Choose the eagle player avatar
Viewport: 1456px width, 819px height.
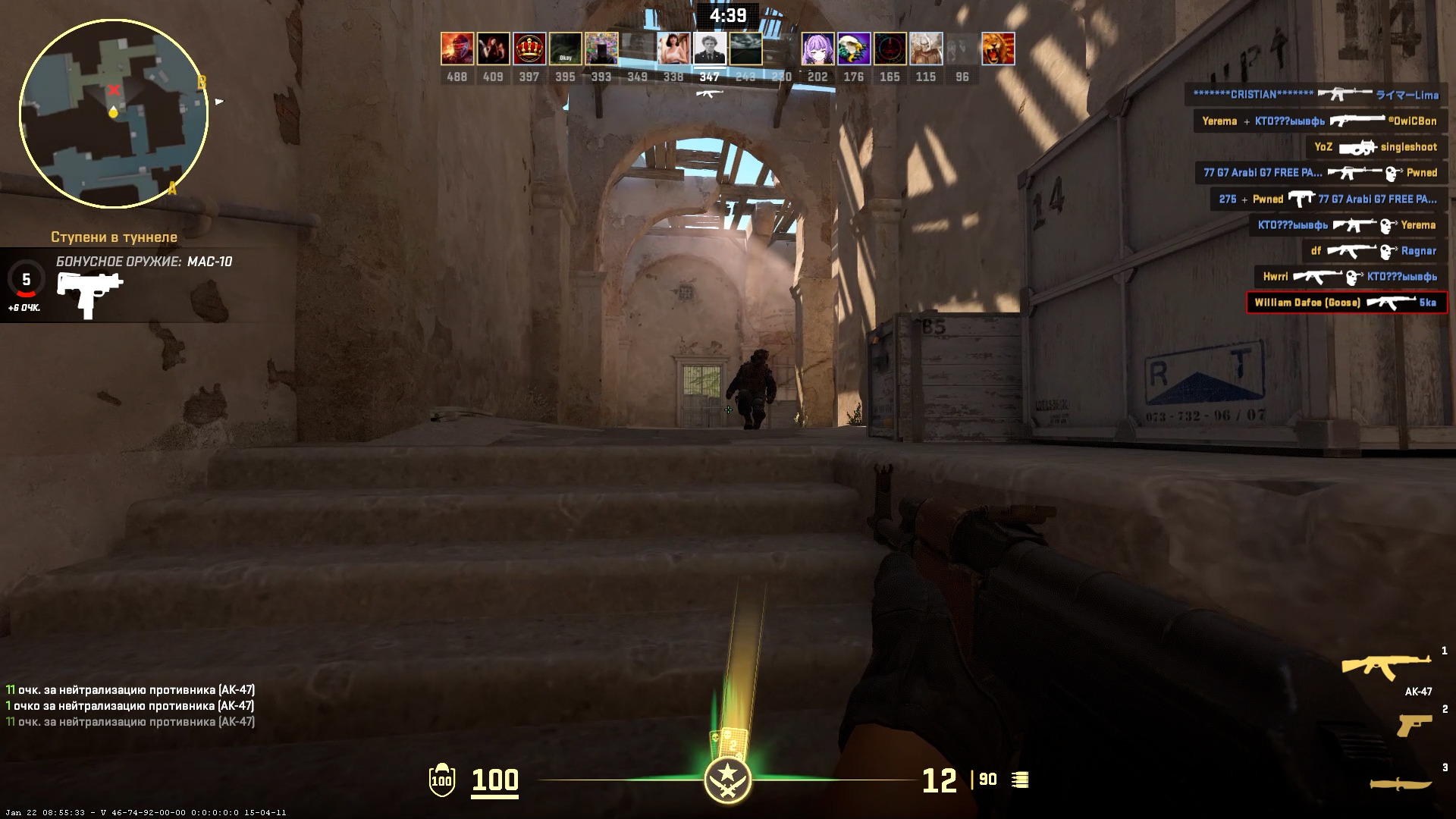pyautogui.click(x=854, y=49)
